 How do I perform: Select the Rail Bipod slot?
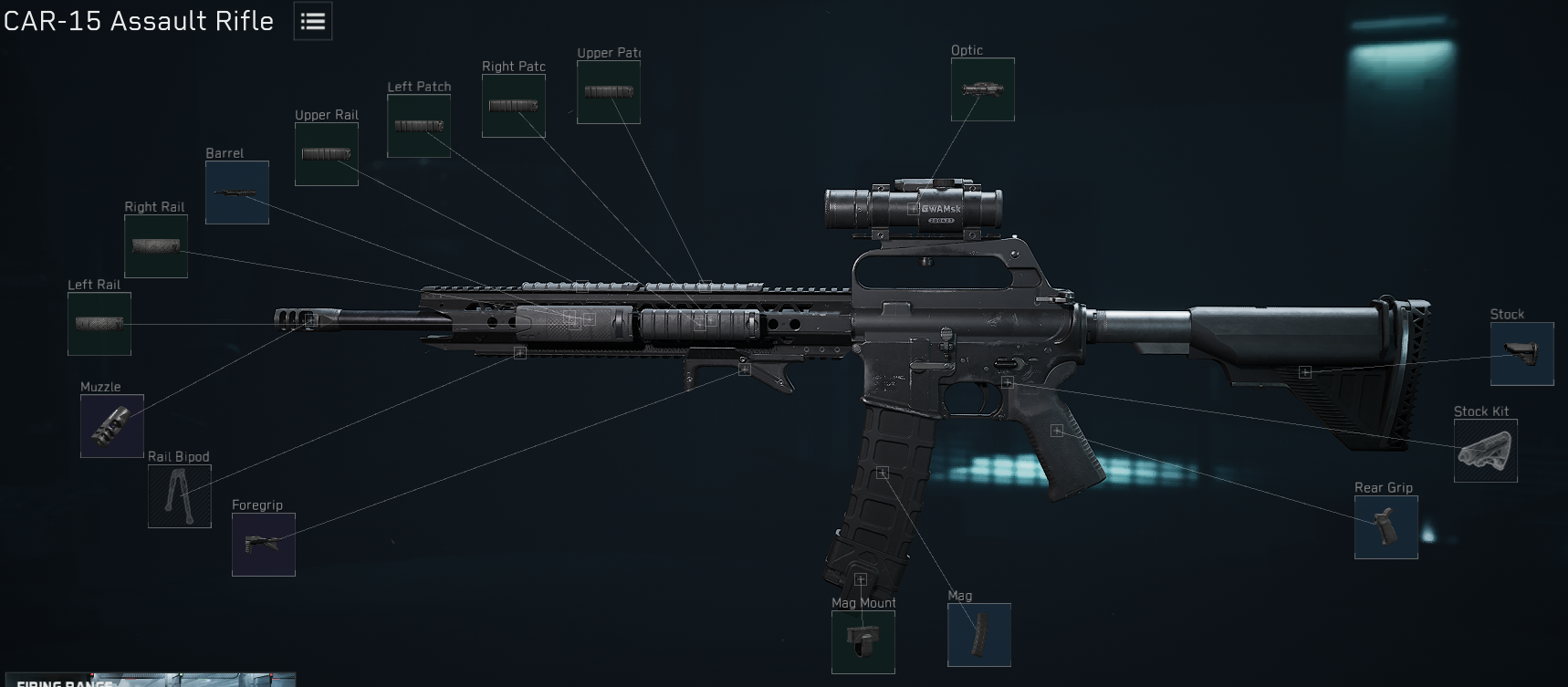[180, 496]
